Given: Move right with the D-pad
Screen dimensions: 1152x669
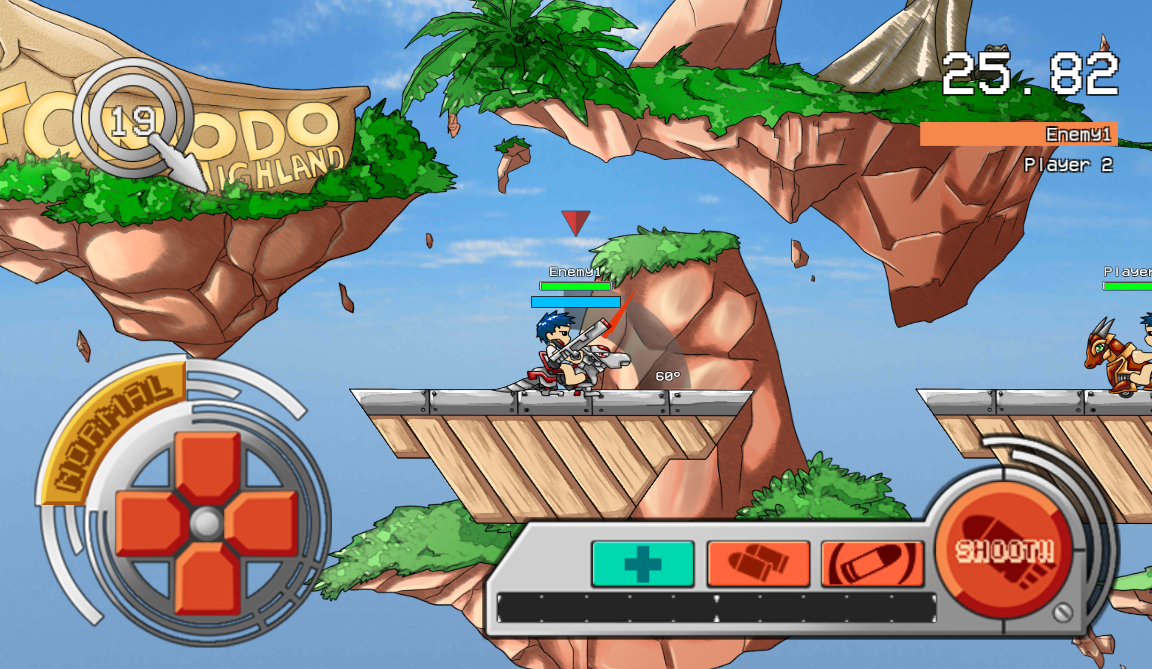Looking at the screenshot, I should [263, 523].
